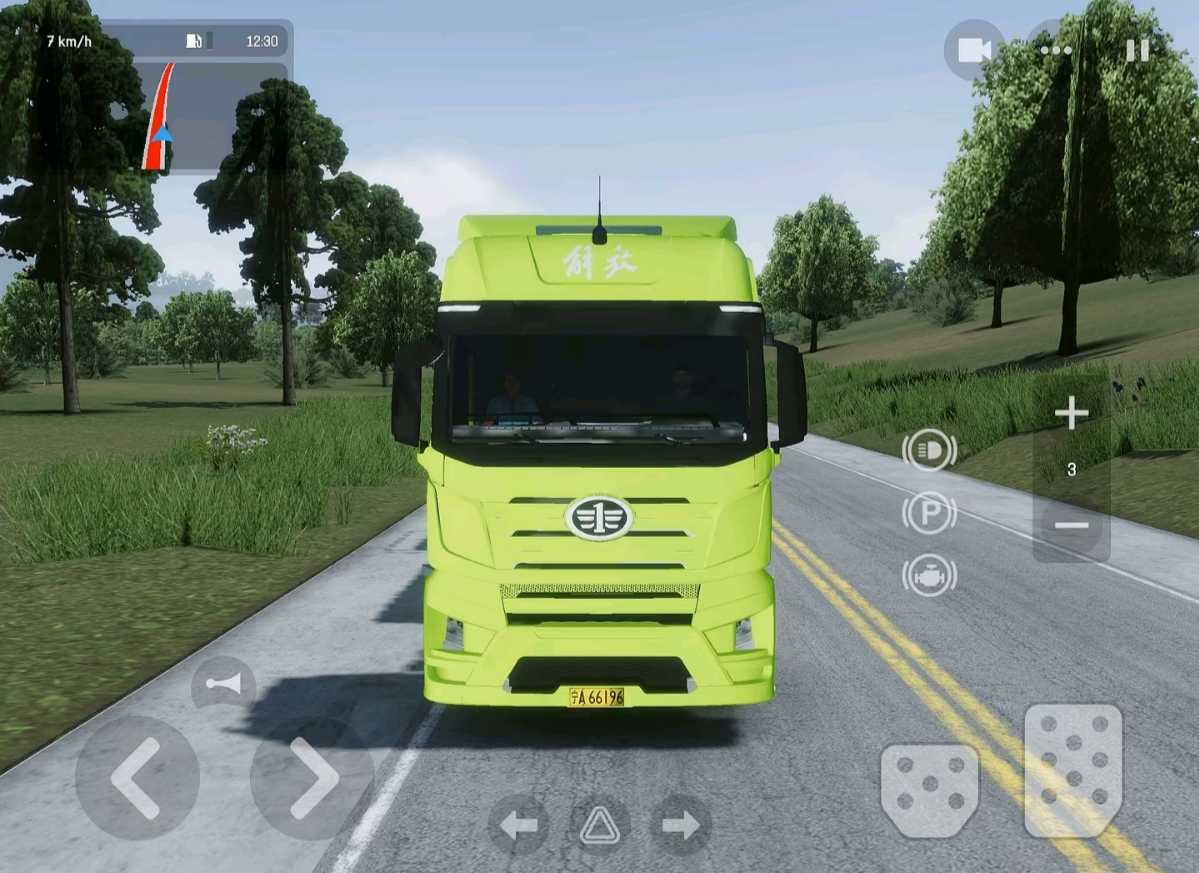Screen dimensions: 1199x873
Task: Switch the camera view
Action: [x=974, y=50]
